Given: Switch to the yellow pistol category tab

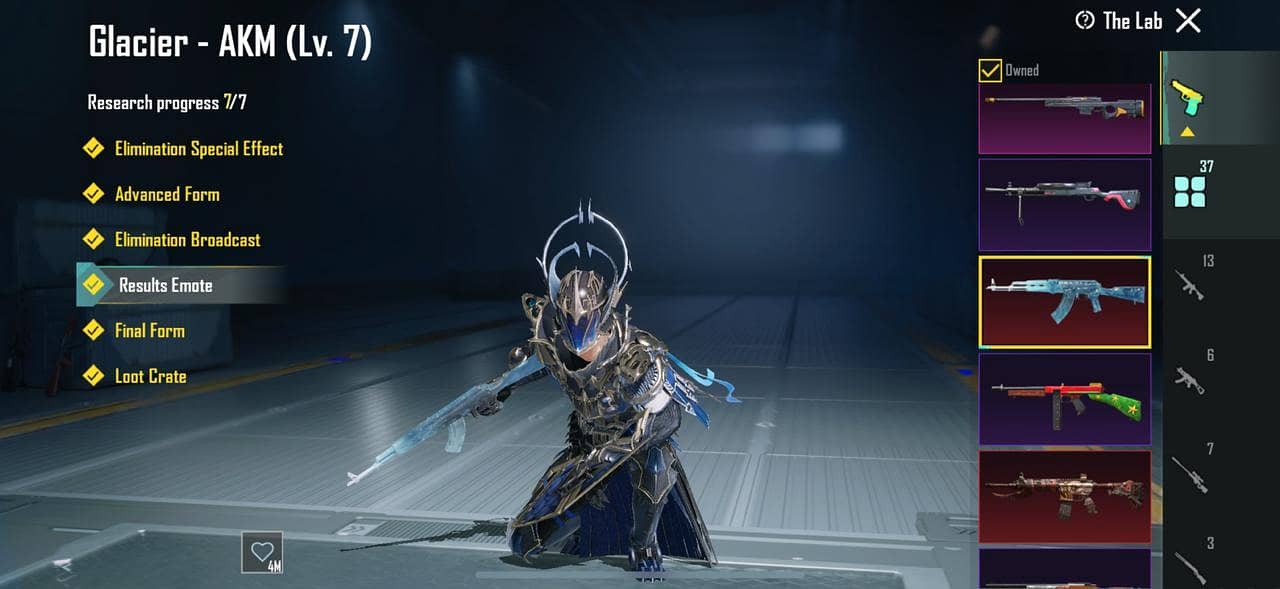Looking at the screenshot, I should pyautogui.click(x=1188, y=98).
